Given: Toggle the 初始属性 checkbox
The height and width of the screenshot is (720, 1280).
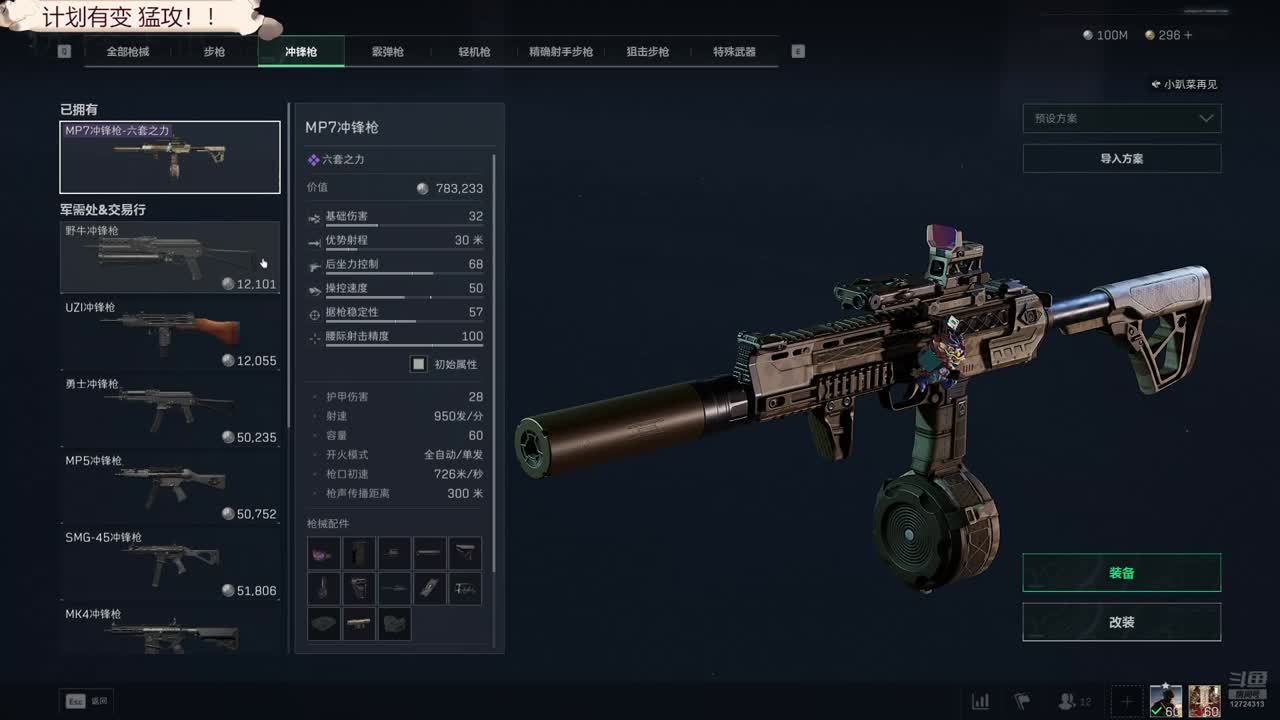Looking at the screenshot, I should (419, 364).
